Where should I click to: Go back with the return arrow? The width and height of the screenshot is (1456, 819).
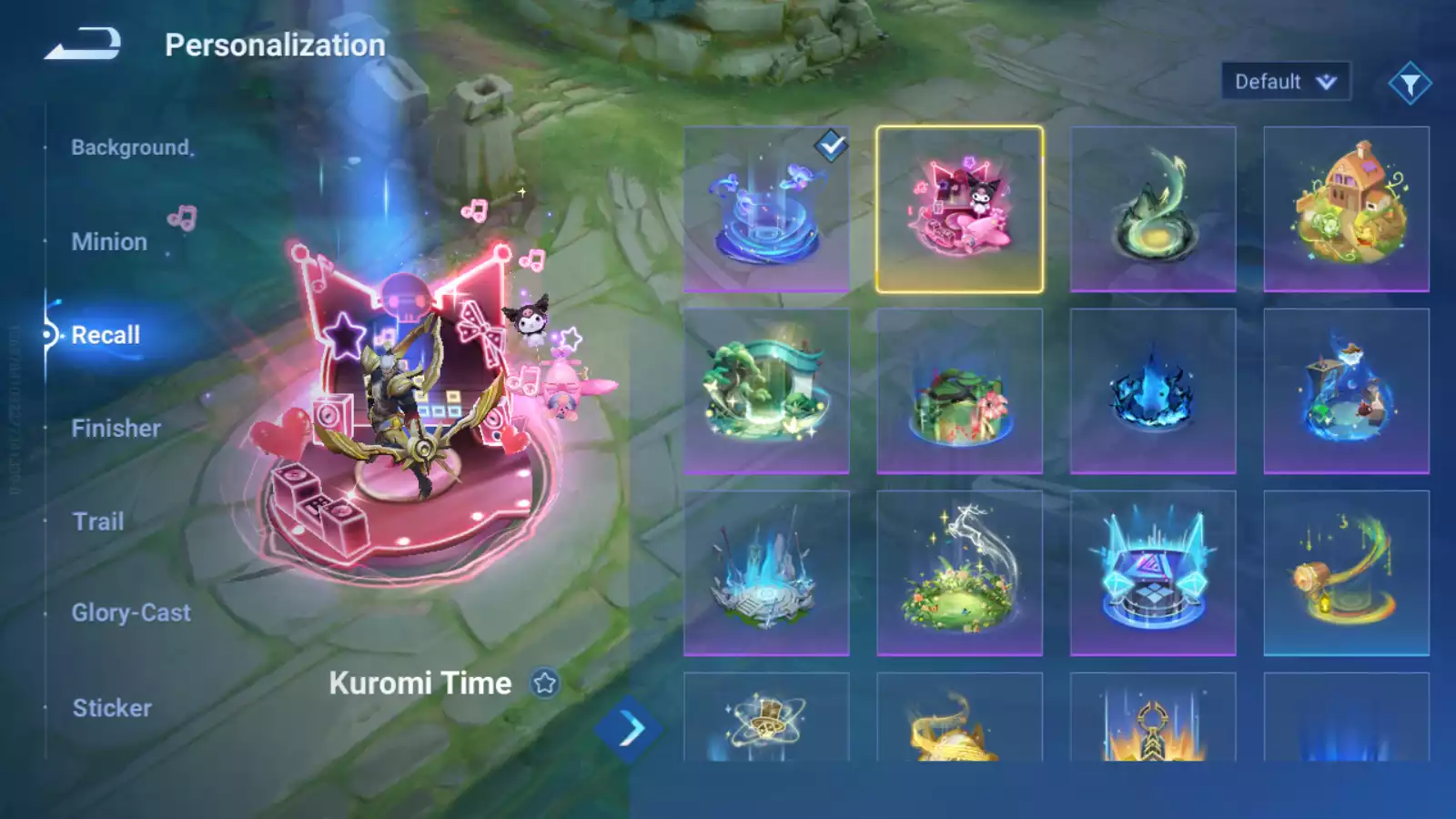tap(84, 44)
